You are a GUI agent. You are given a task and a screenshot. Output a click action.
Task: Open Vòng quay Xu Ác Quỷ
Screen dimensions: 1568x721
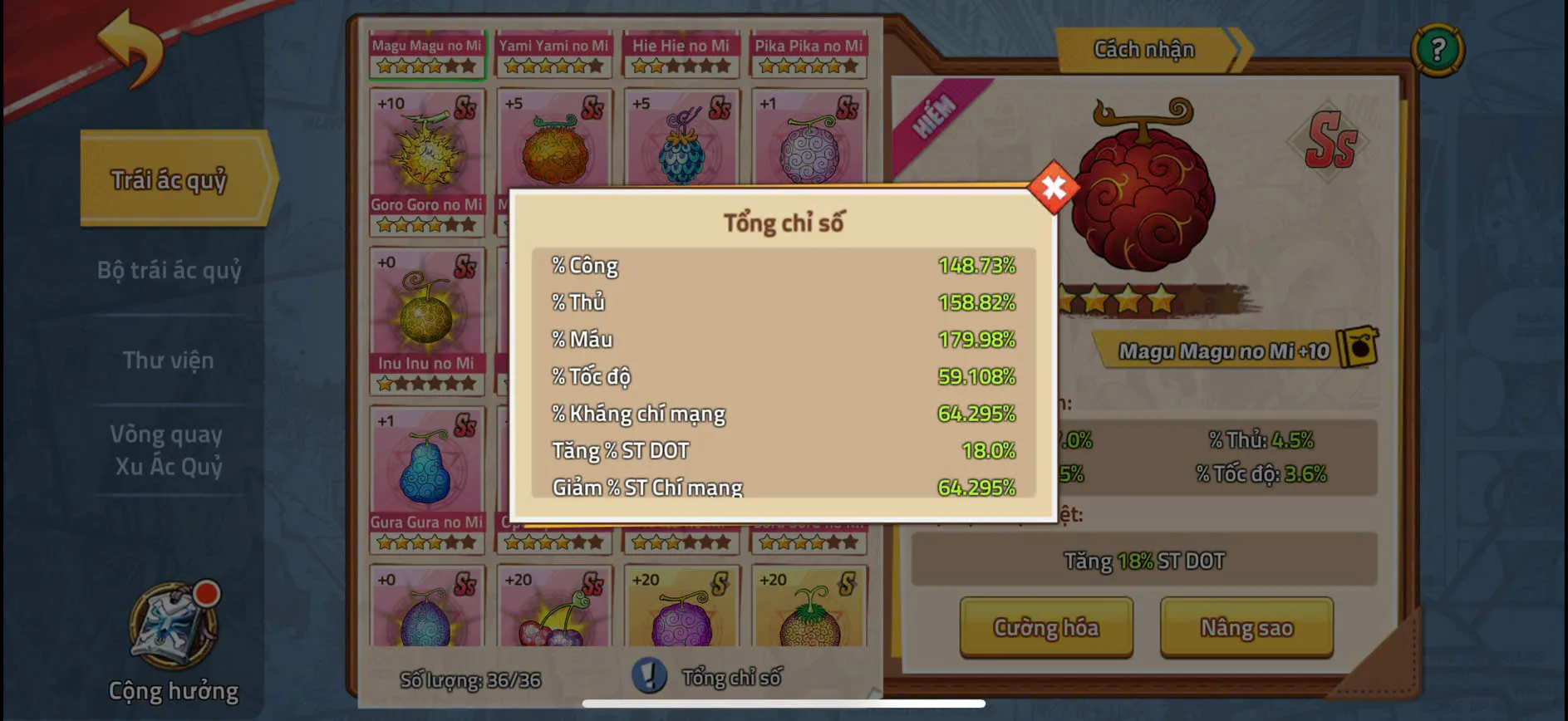pyautogui.click(x=170, y=451)
